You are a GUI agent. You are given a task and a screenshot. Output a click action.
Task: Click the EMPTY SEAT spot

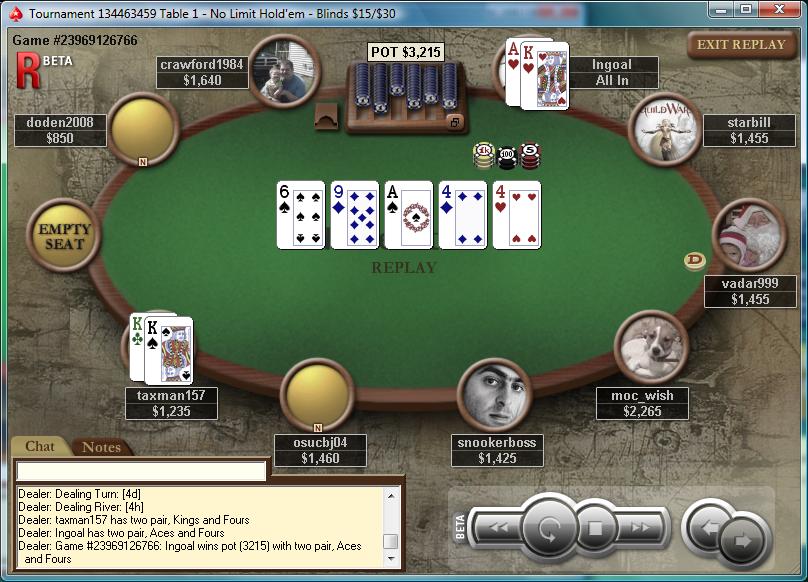(64, 235)
